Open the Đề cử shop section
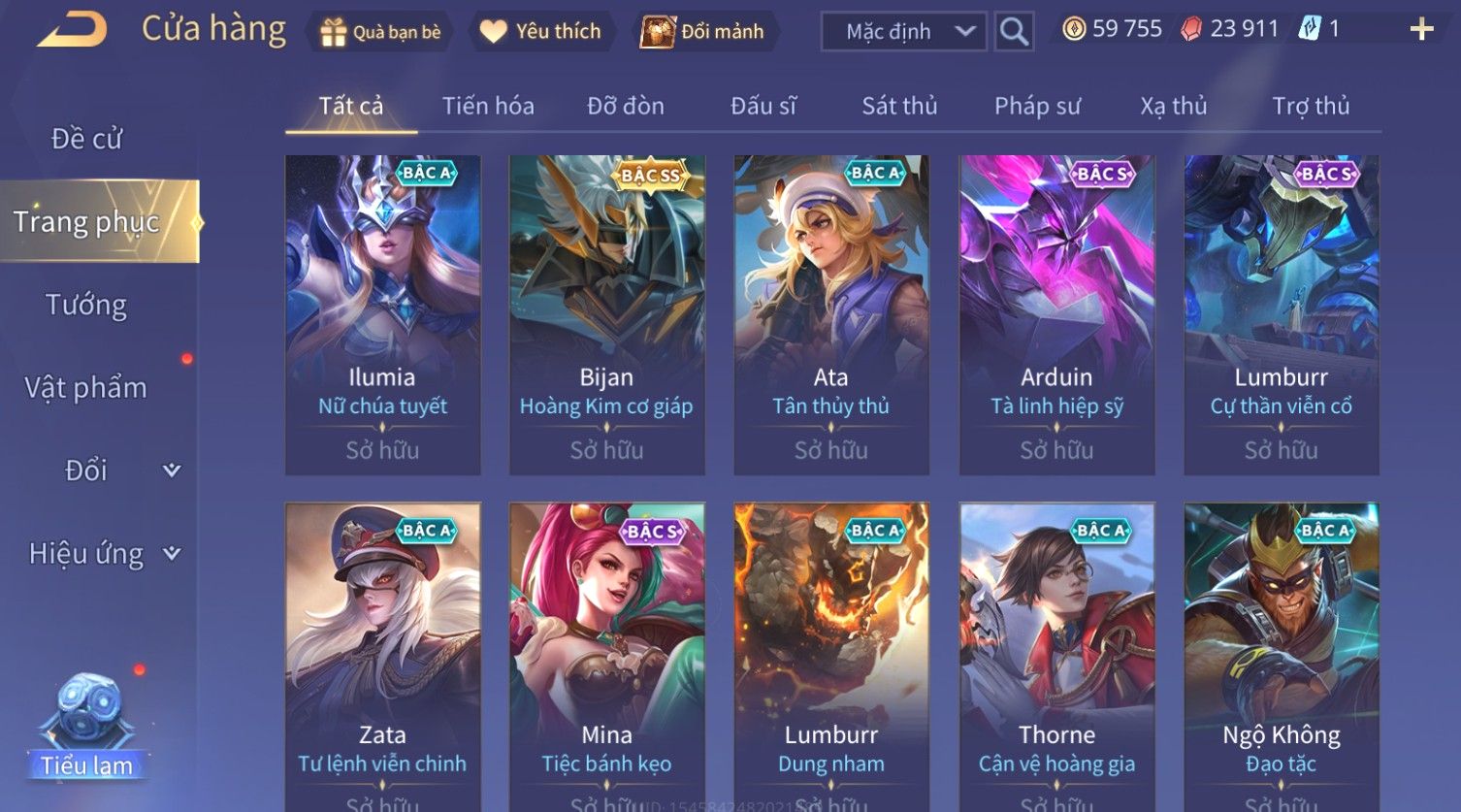Screen dimensions: 1461x812 click(86, 139)
